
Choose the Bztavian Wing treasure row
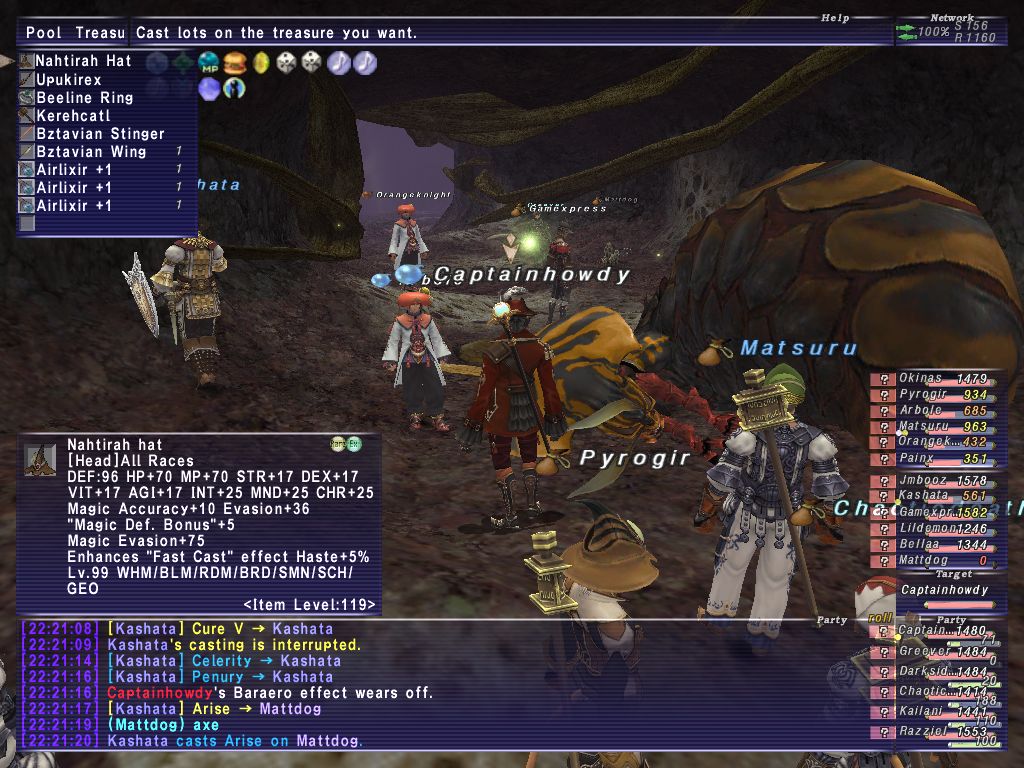[x=91, y=151]
